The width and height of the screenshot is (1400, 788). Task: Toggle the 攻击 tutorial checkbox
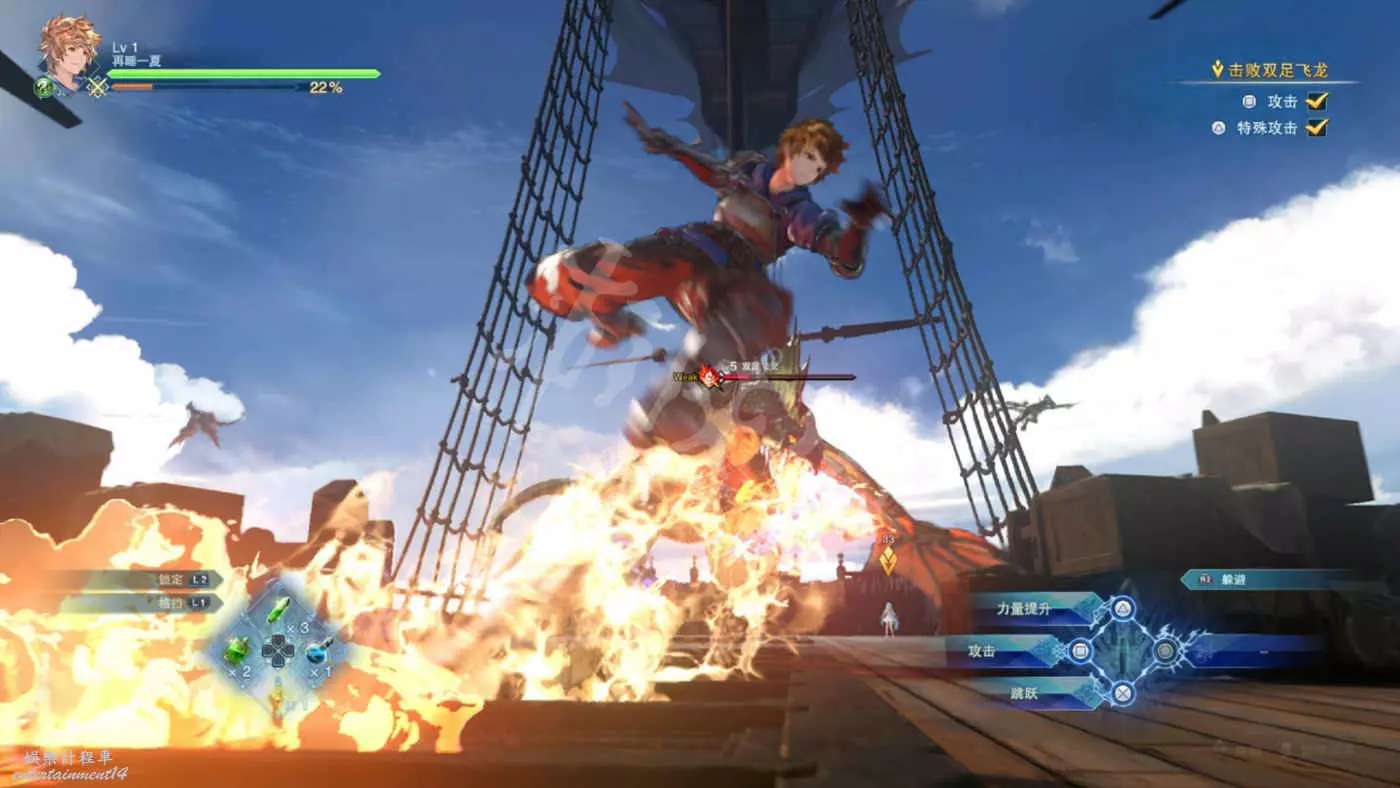(1317, 100)
